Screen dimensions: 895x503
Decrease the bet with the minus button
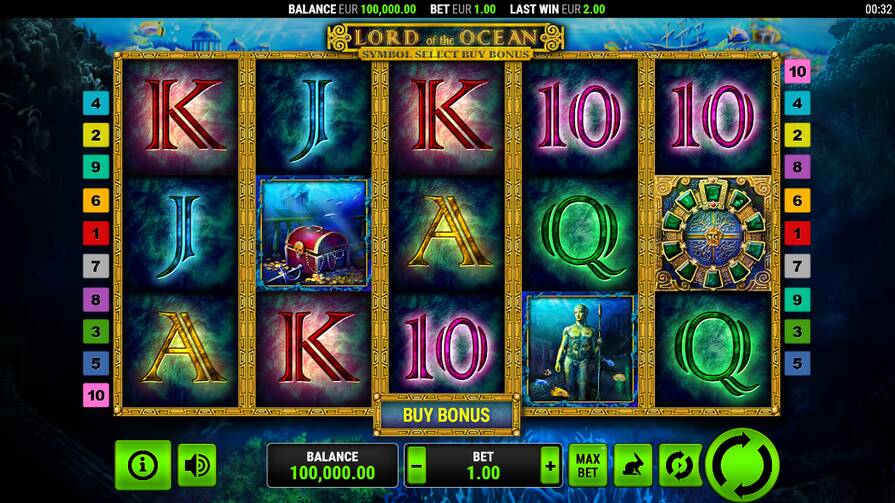(417, 466)
